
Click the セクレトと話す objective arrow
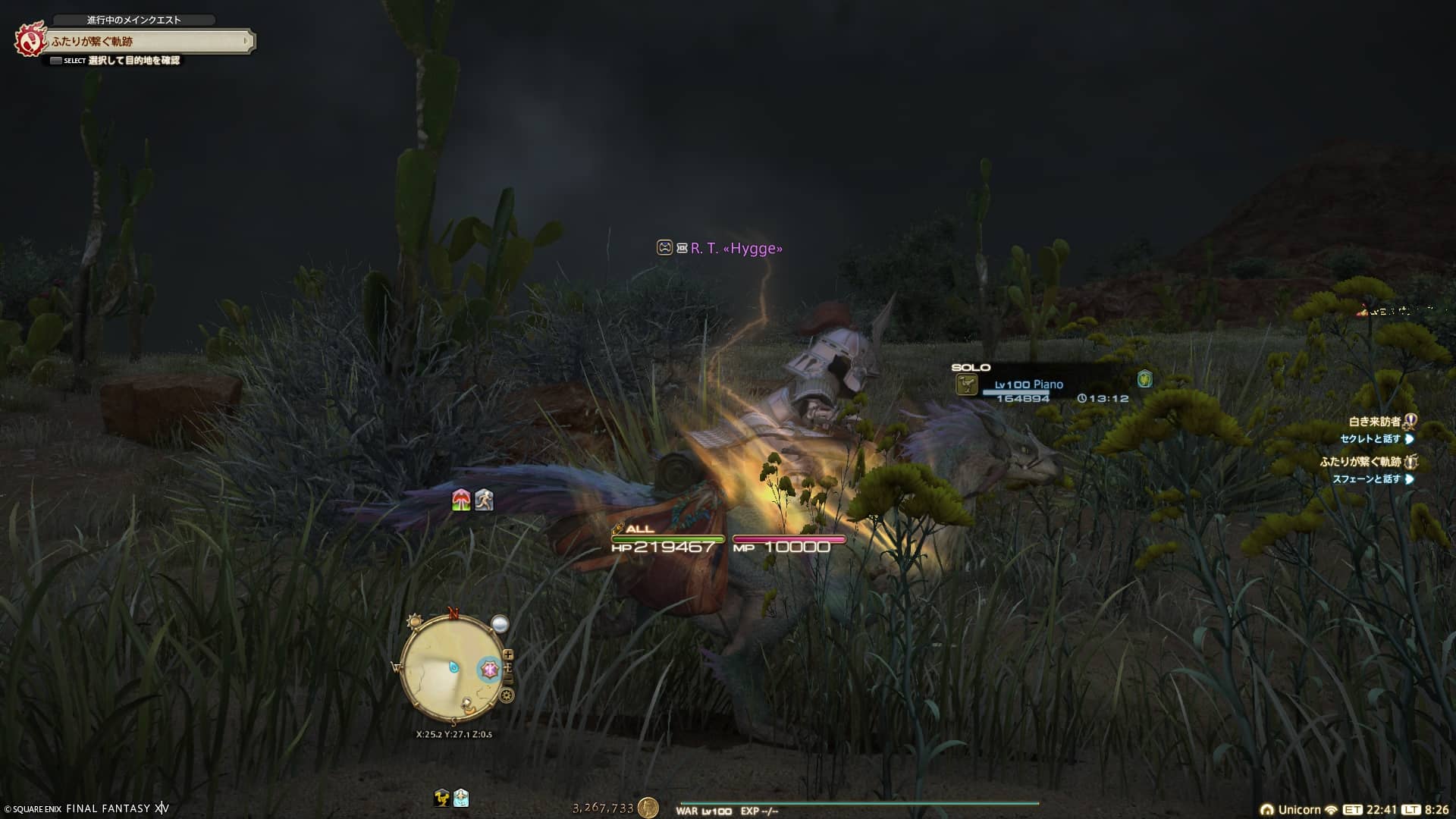[1409, 439]
